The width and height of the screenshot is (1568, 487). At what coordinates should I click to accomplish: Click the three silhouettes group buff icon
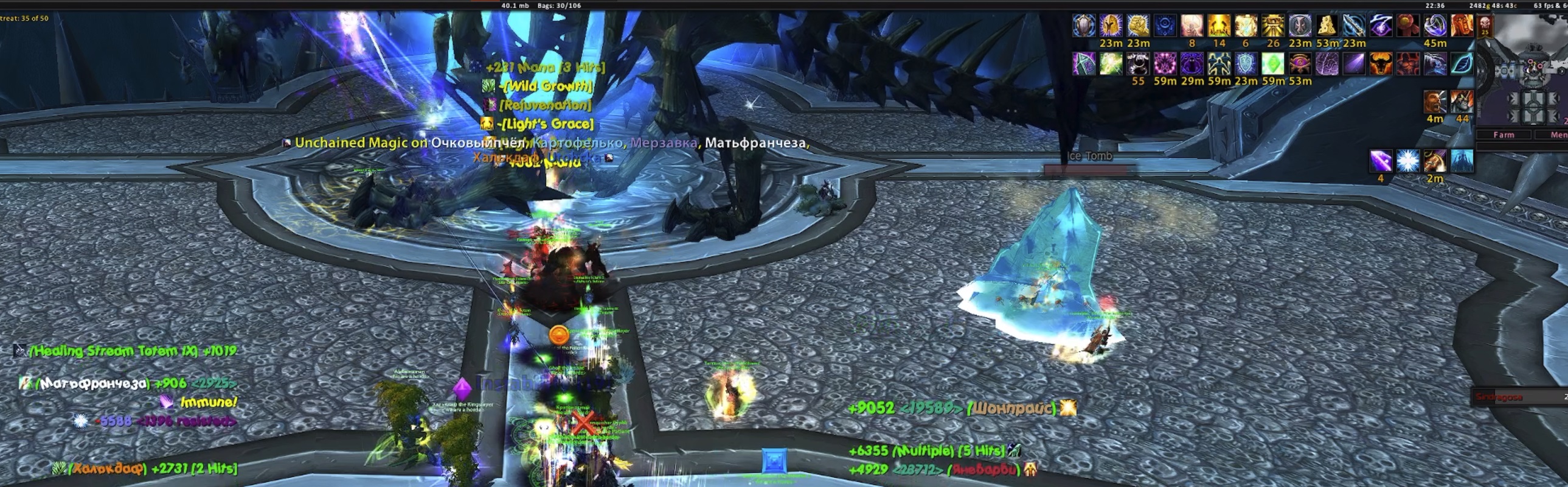pos(1219,64)
